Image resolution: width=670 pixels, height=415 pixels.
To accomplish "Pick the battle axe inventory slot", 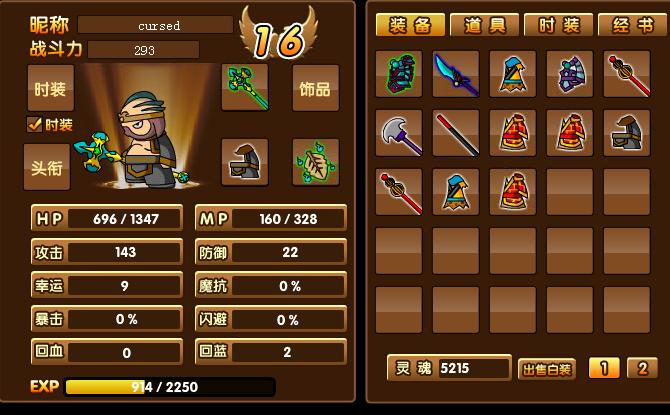I will (x=399, y=133).
